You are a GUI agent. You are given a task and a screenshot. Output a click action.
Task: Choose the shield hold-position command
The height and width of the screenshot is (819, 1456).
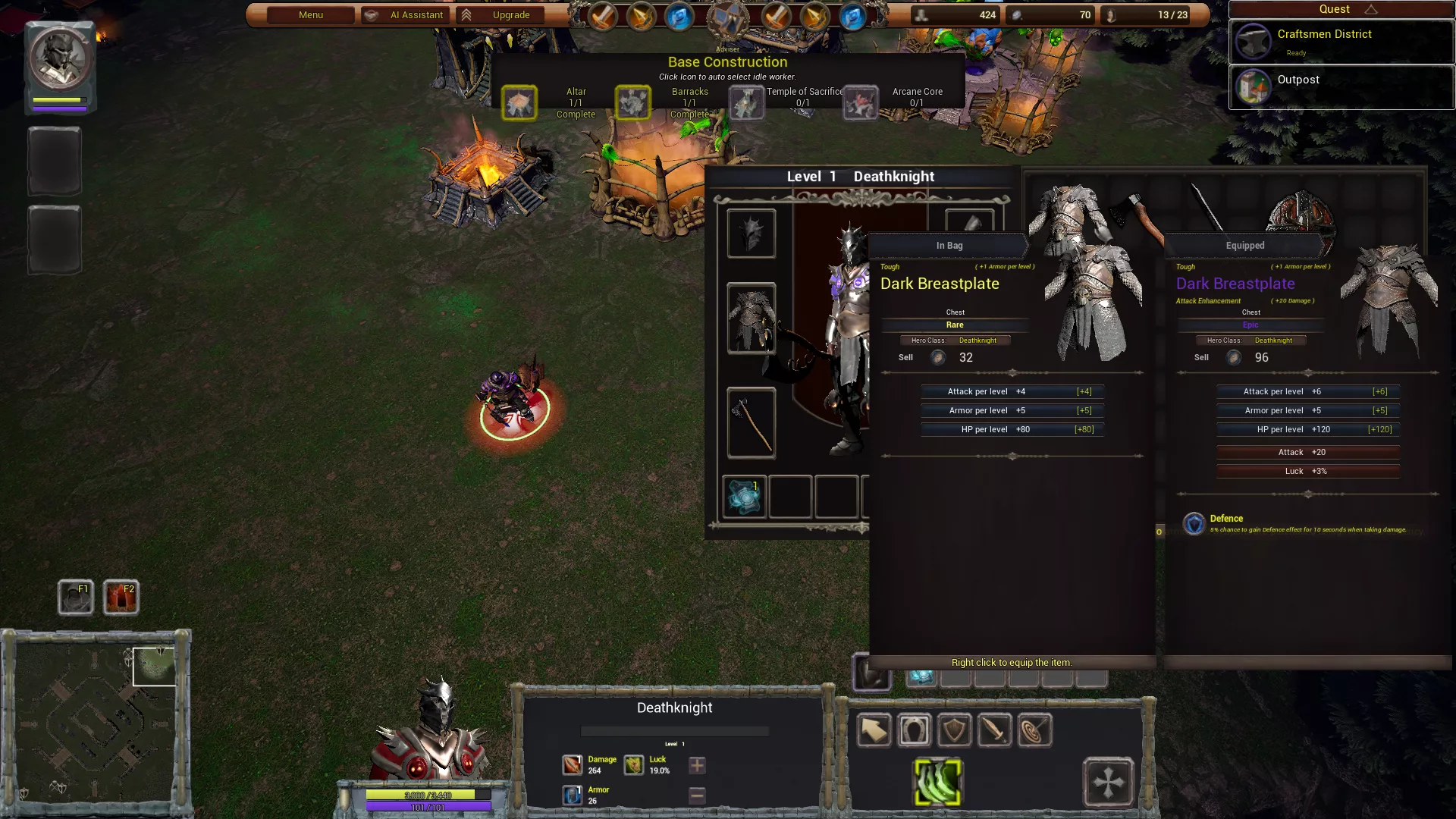pos(954,731)
